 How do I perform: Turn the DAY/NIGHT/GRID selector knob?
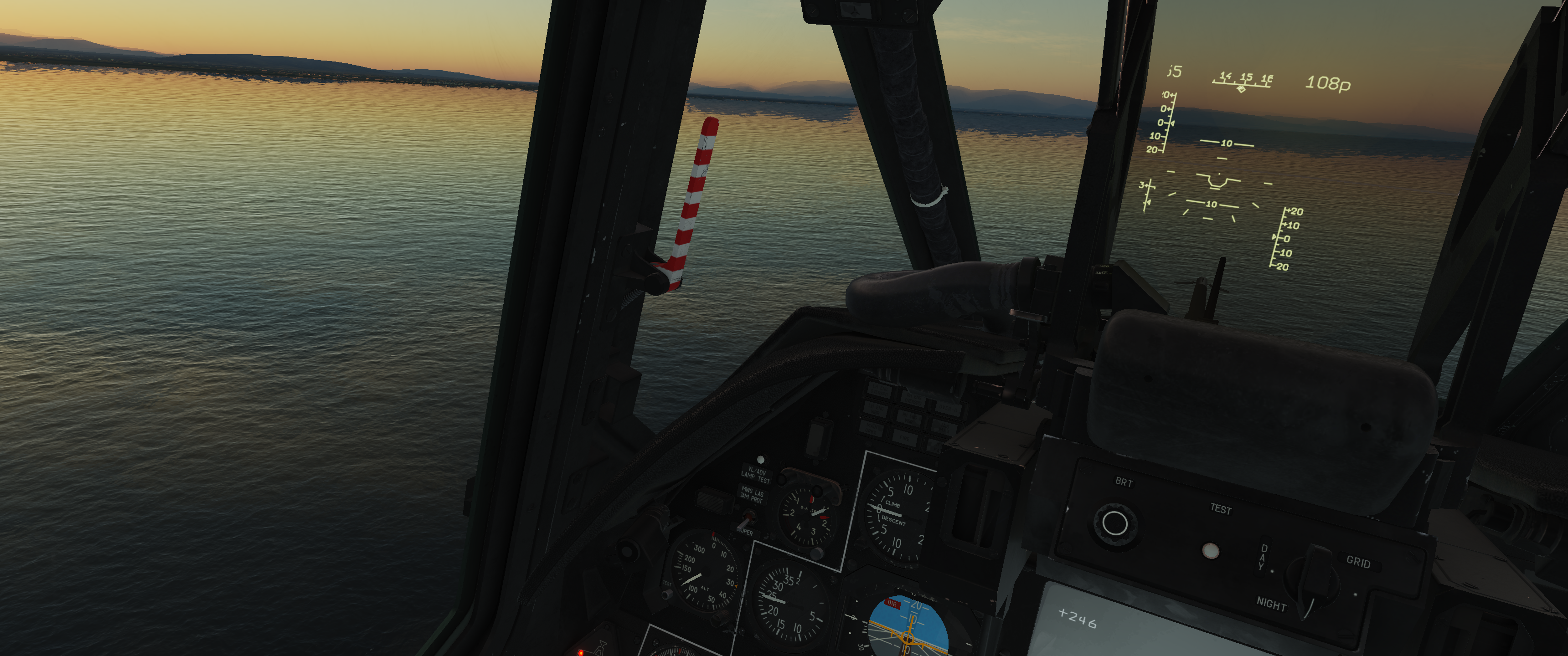[1315, 579]
